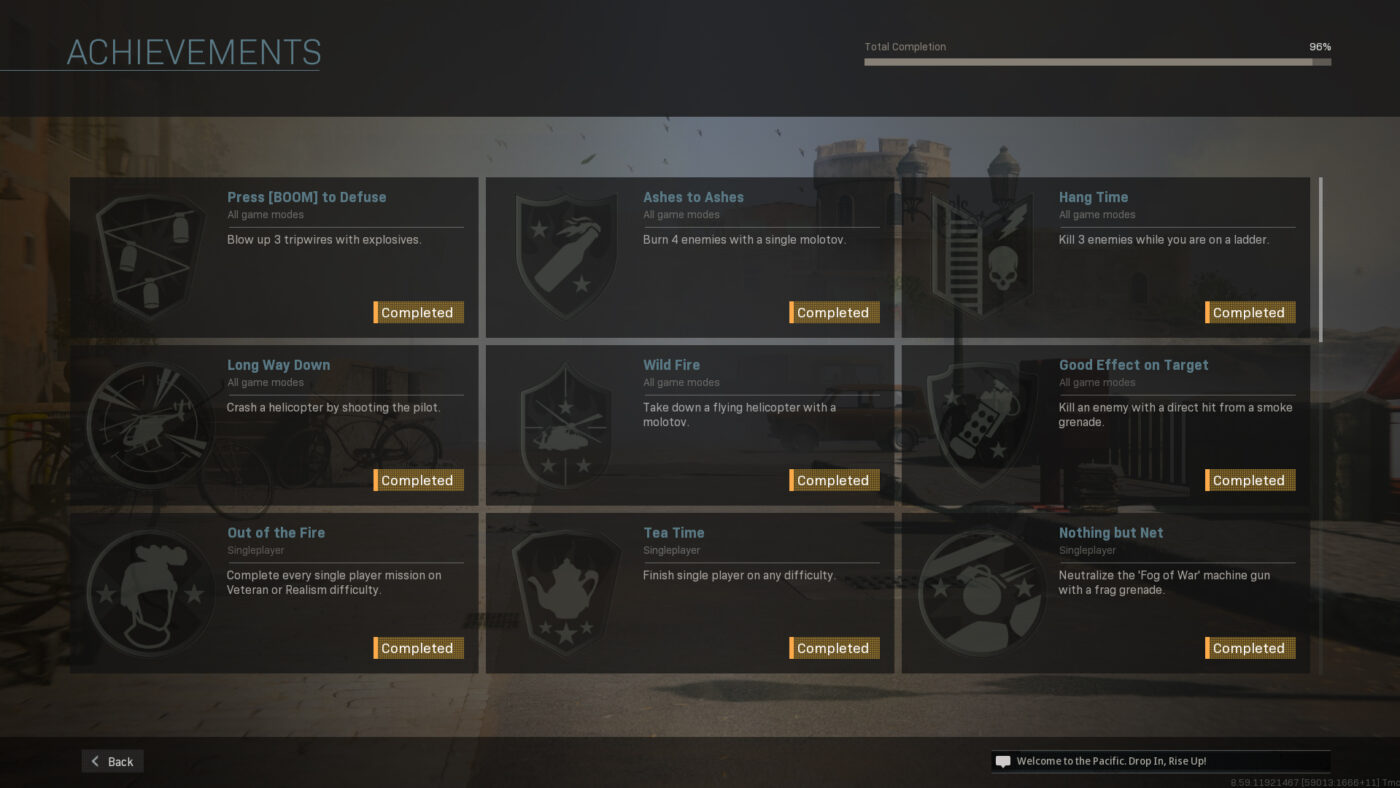Select the Welcome to the Pacific message bar
The width and height of the screenshot is (1400, 788).
tap(1160, 761)
